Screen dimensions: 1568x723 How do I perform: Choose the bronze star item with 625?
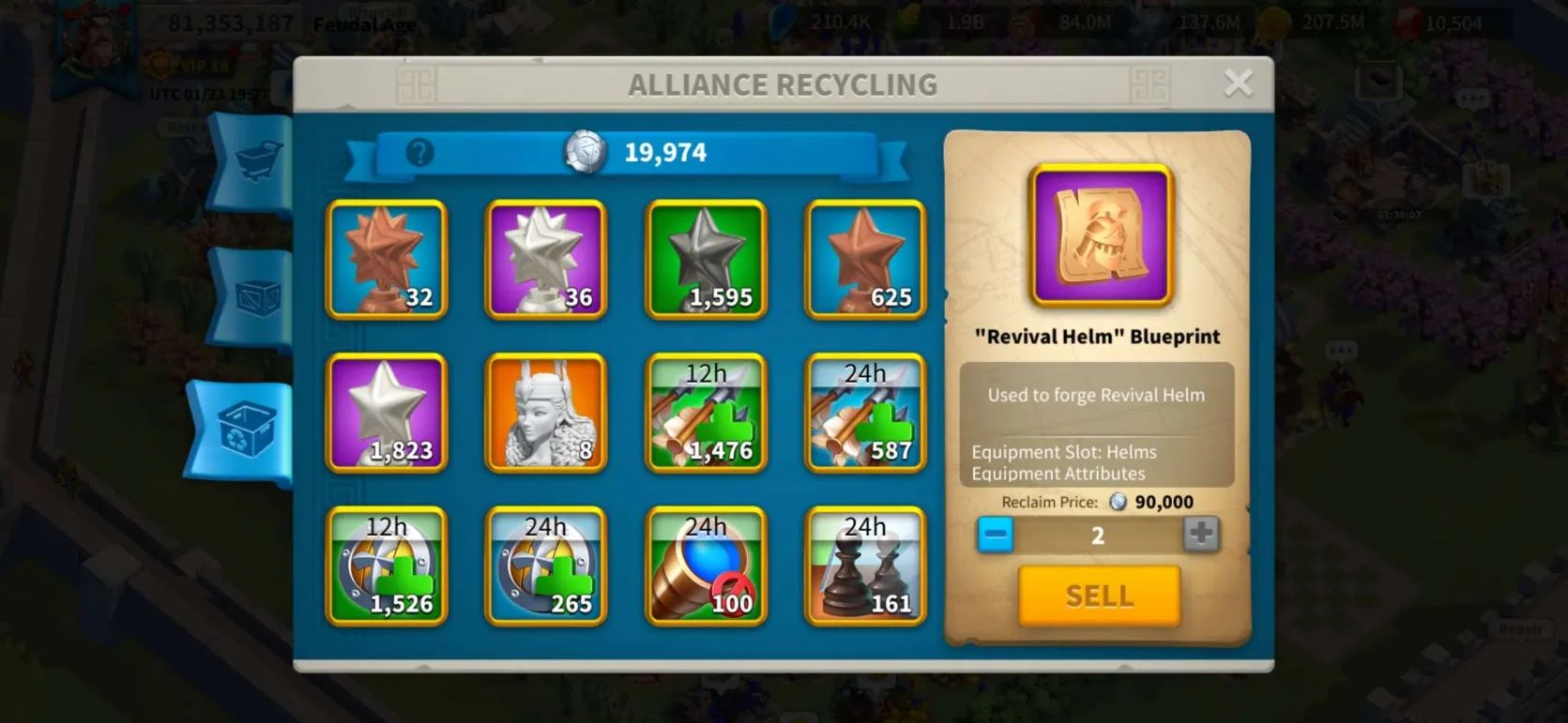click(865, 260)
